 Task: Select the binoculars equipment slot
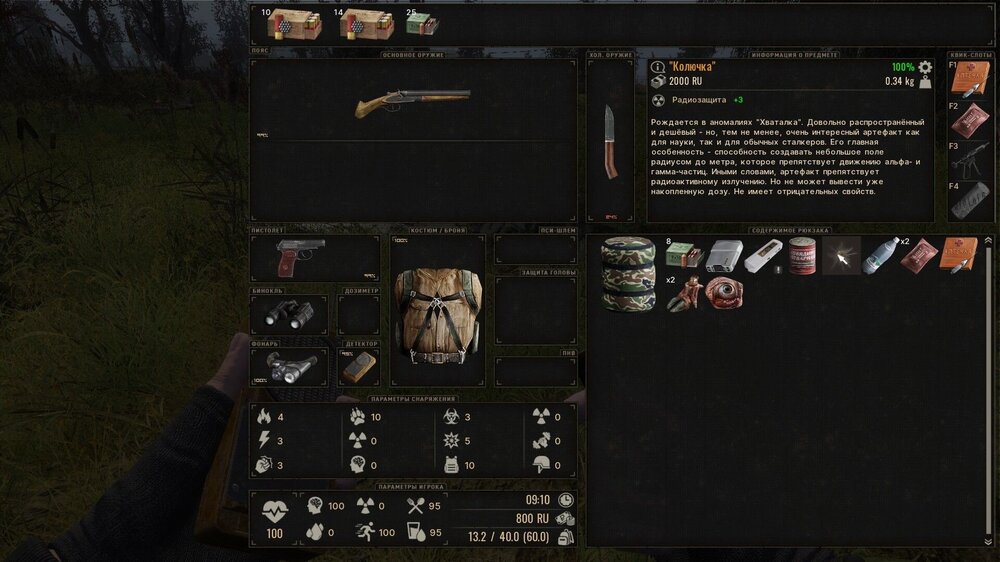288,316
